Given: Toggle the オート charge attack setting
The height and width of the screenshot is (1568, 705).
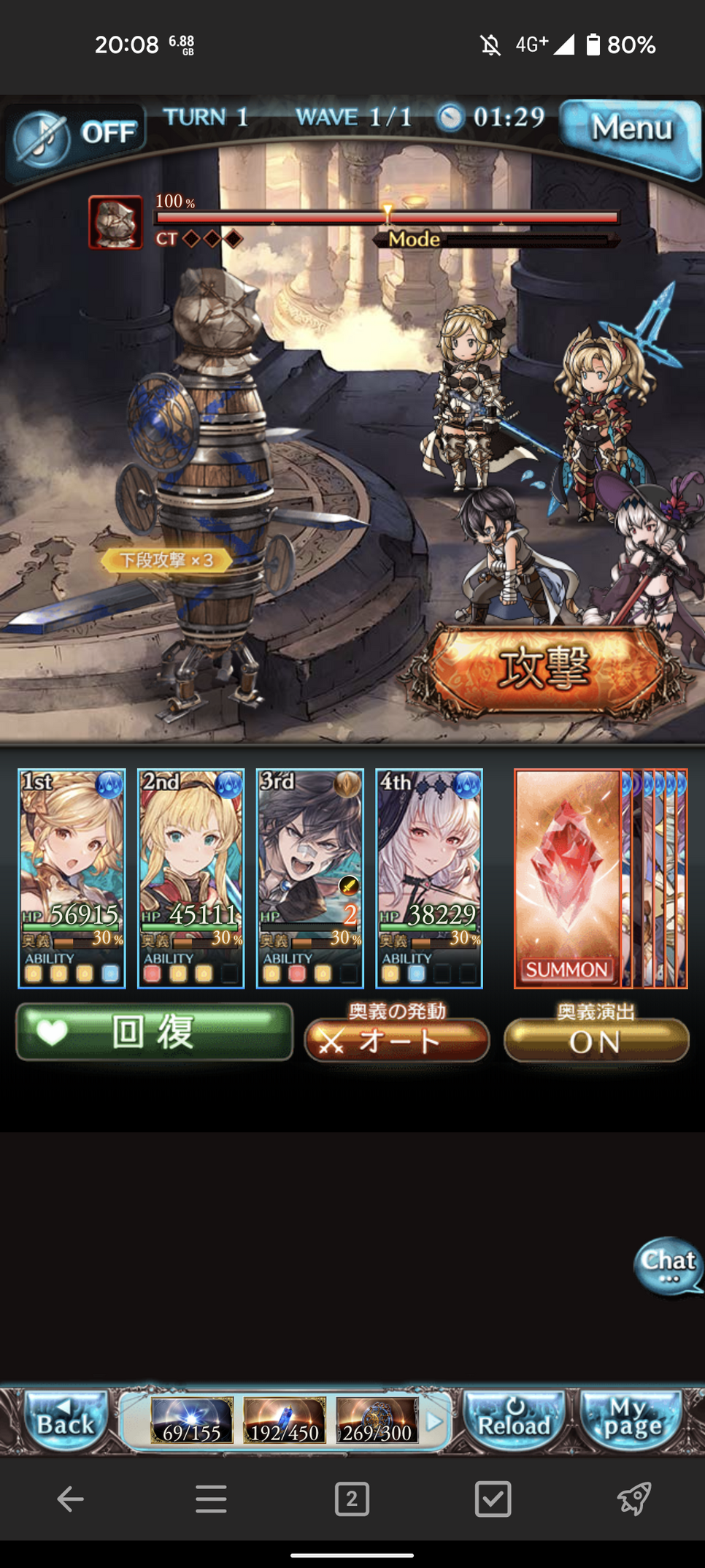Looking at the screenshot, I should (x=396, y=1040).
